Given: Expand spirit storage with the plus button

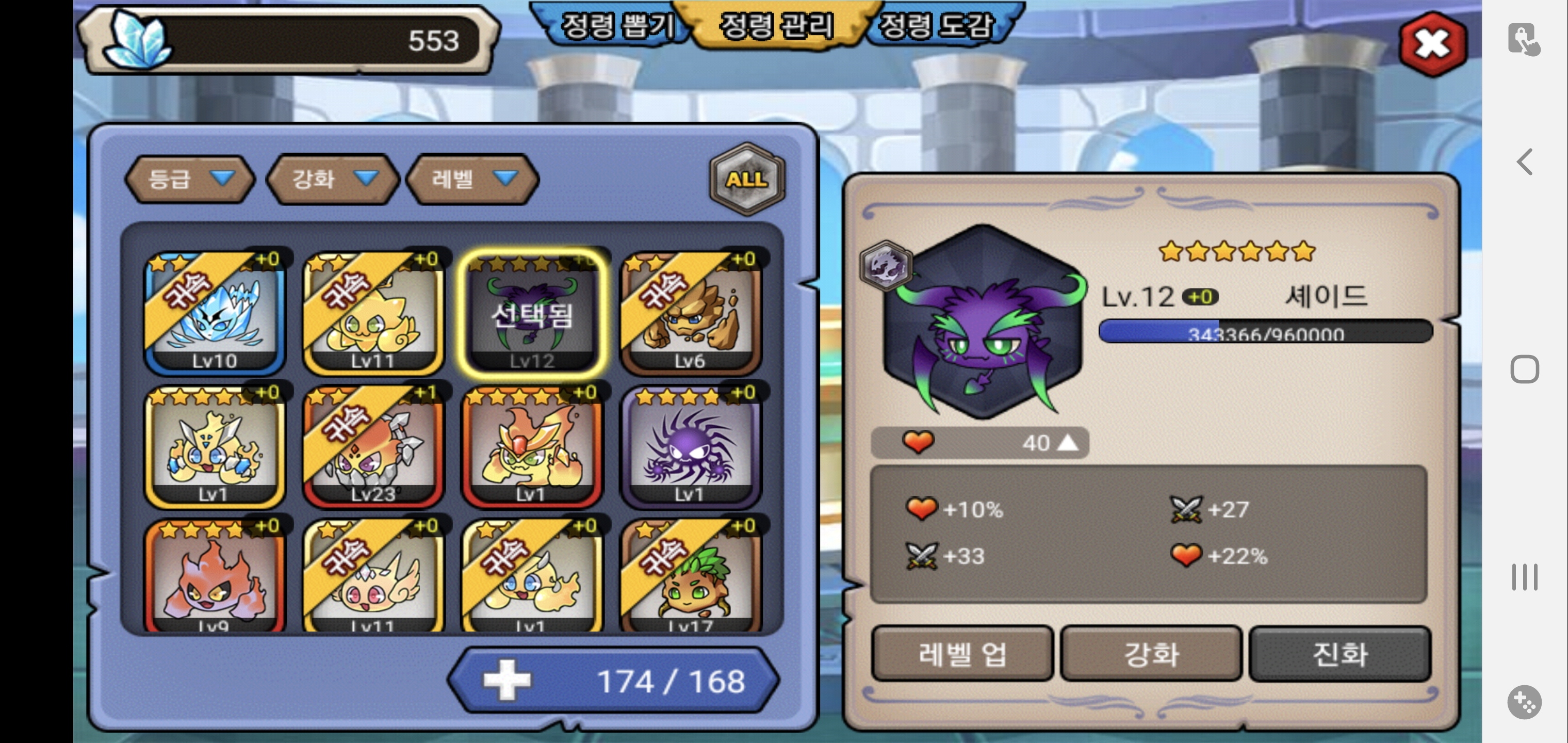Looking at the screenshot, I should [x=507, y=680].
